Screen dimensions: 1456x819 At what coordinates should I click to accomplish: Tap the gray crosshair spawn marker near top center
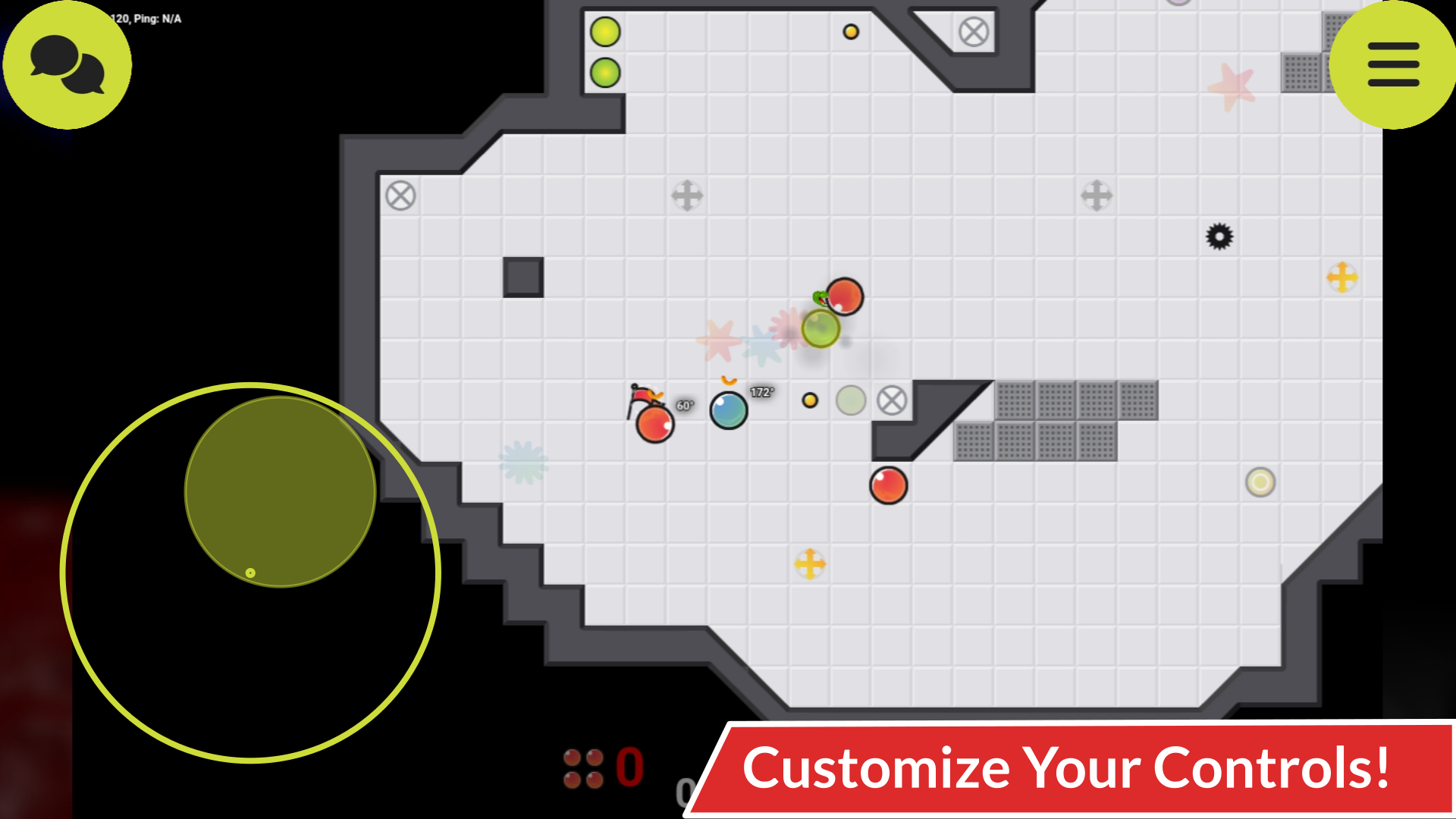687,196
